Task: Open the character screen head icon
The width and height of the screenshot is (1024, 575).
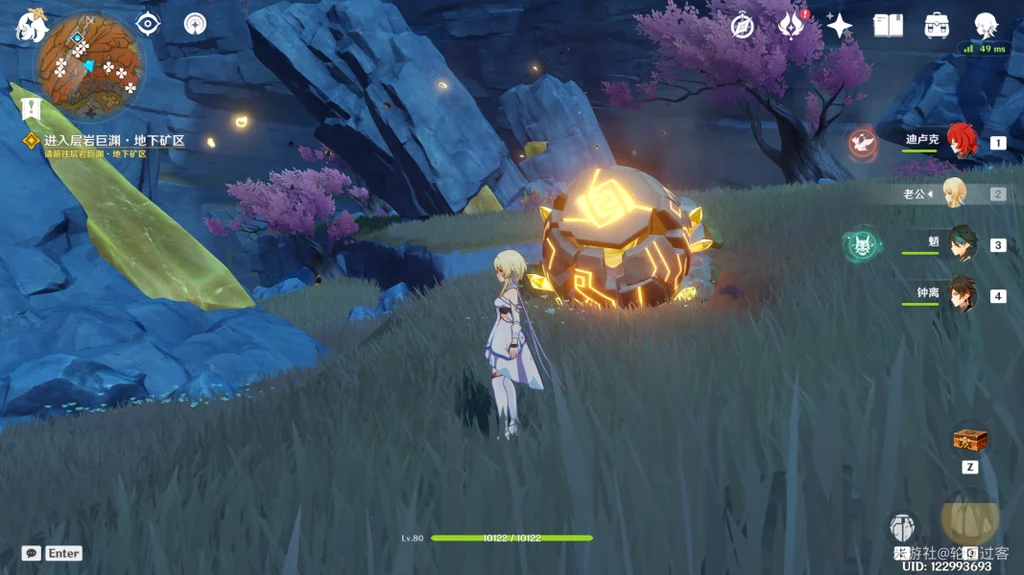Action: click(986, 26)
